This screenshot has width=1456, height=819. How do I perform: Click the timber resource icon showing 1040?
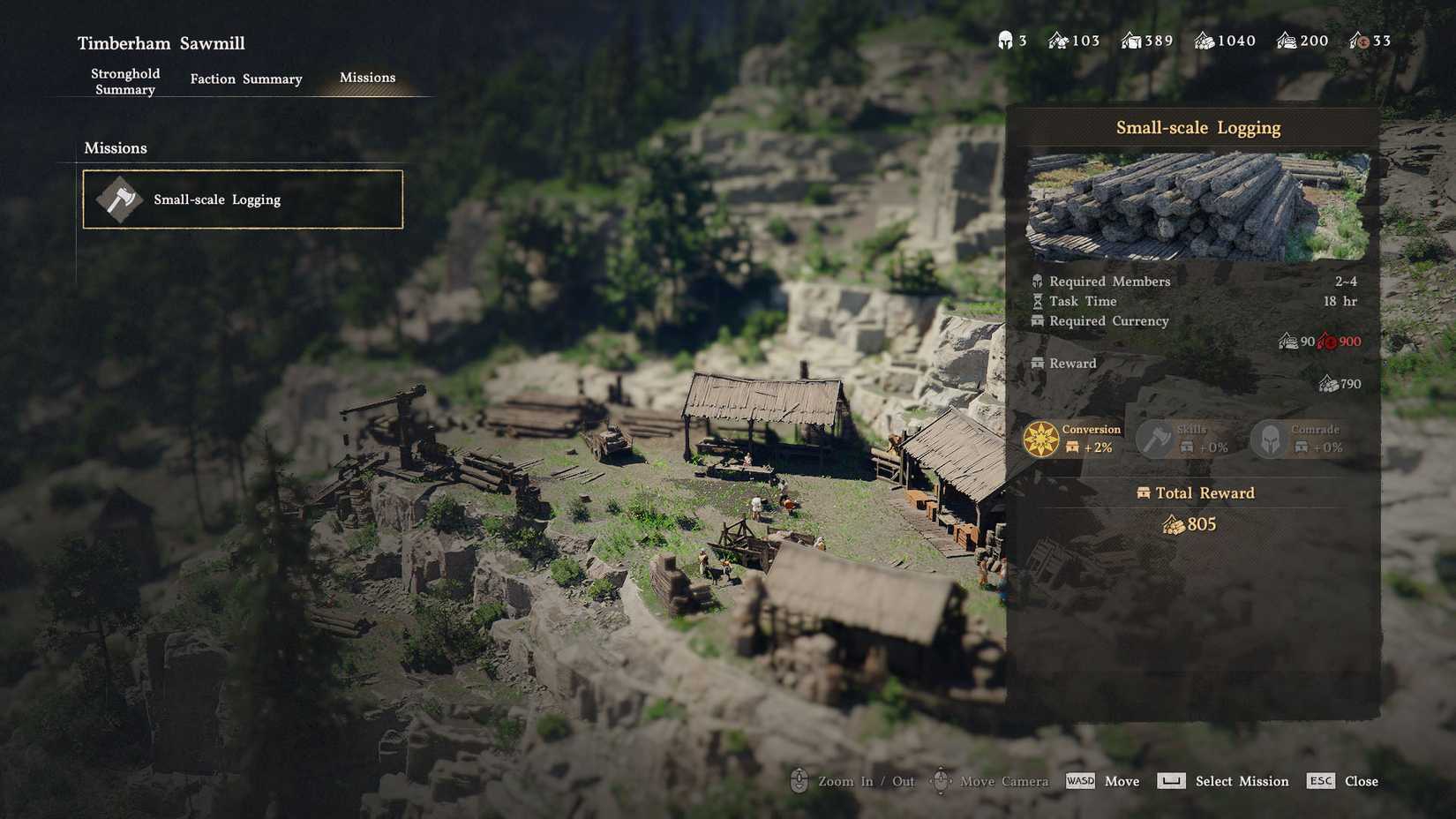pyautogui.click(x=1204, y=41)
